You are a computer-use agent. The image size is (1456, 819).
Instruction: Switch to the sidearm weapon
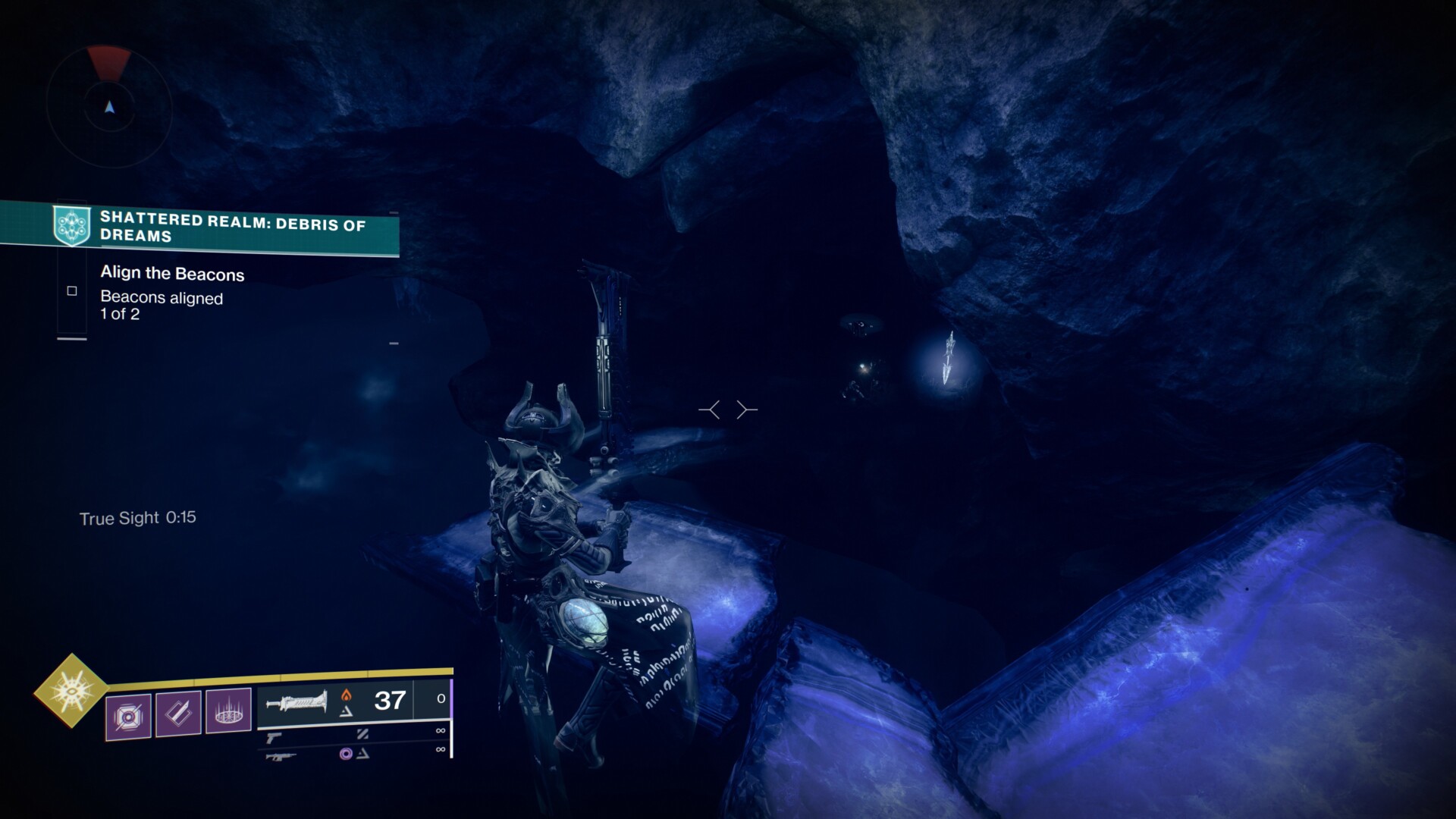click(274, 737)
